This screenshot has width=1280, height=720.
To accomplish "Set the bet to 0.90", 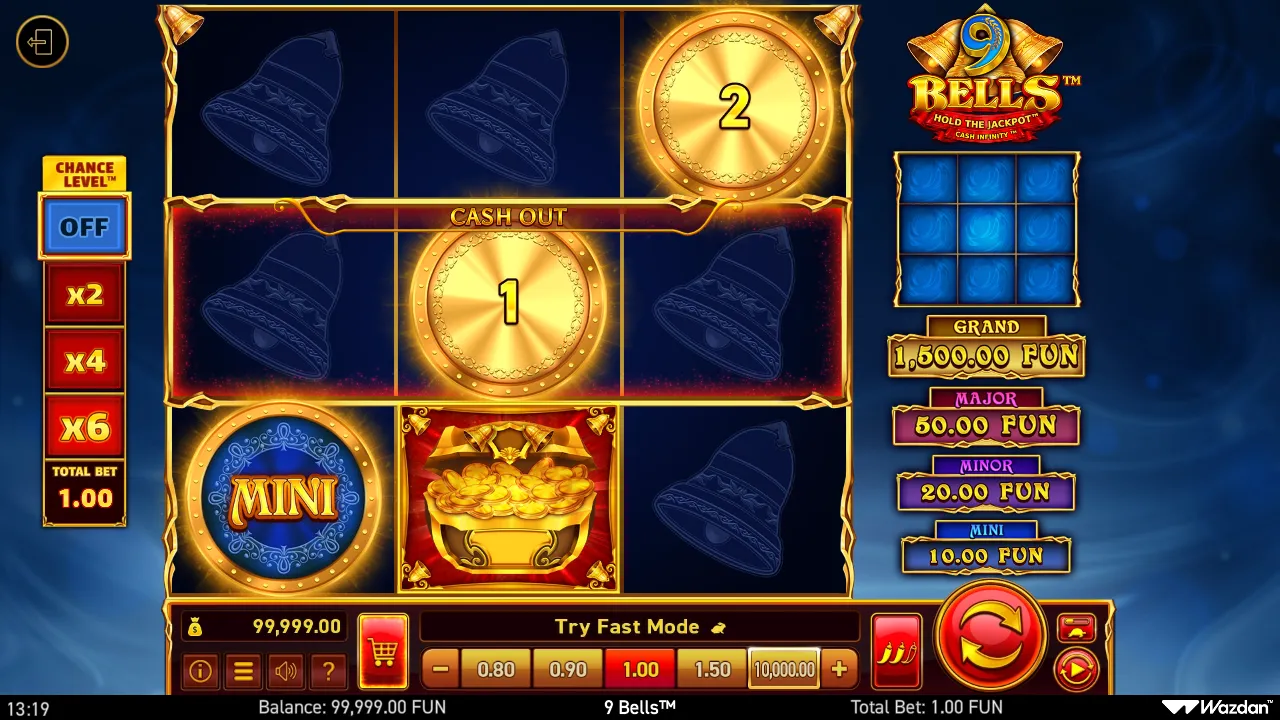I will tap(568, 669).
